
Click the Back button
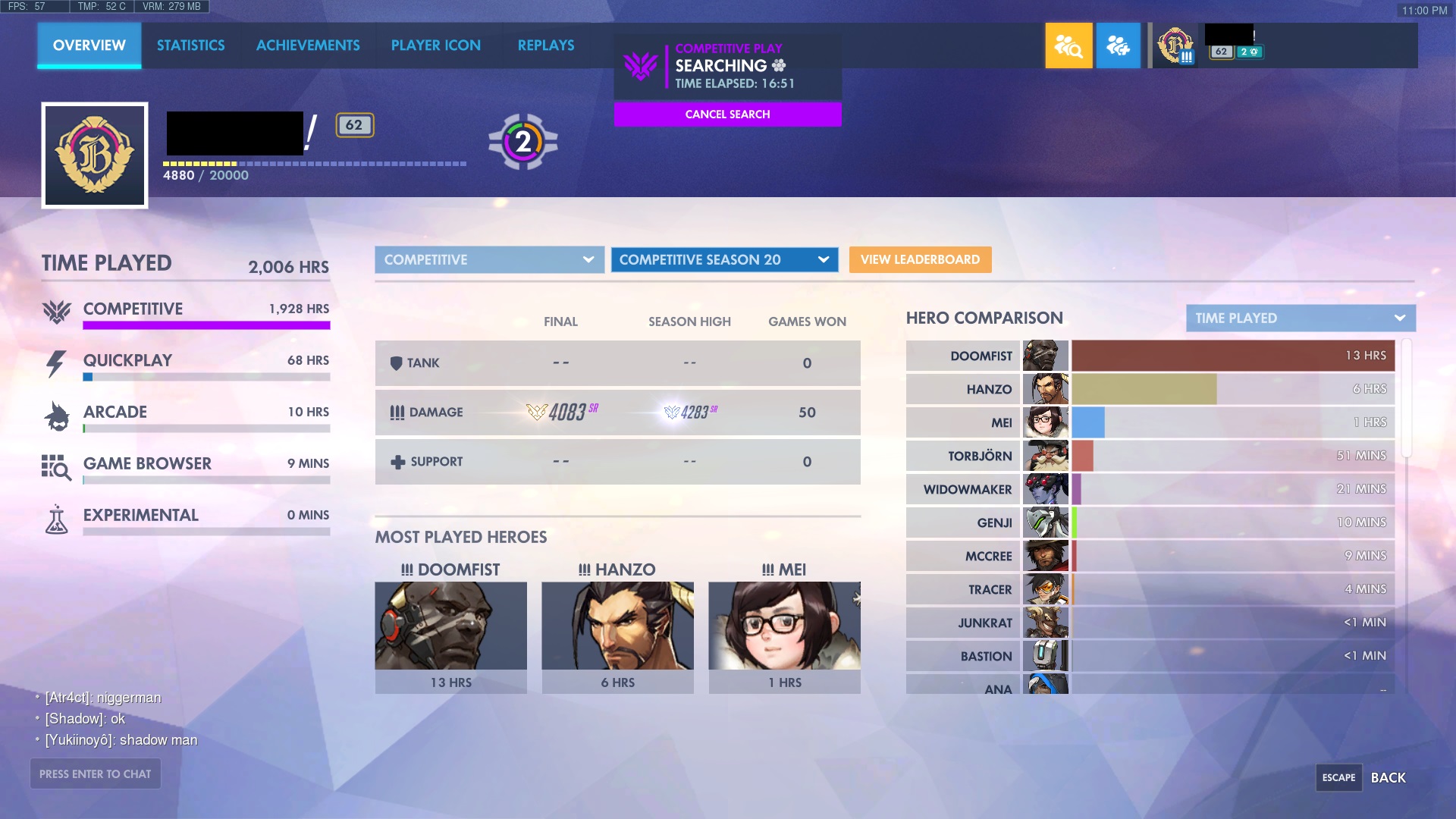click(1387, 778)
